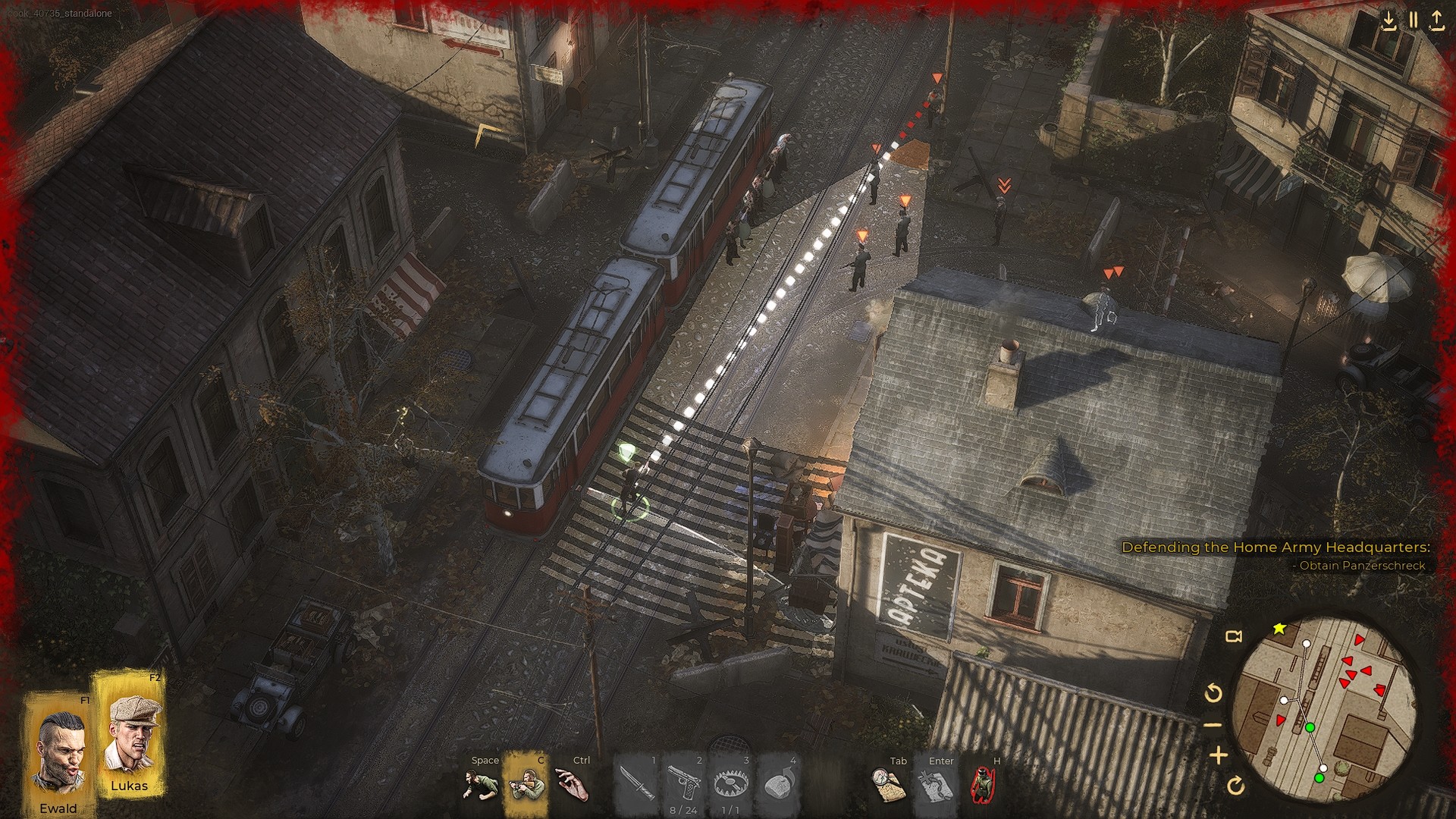Rotate the camera counterclockwise on the minimap

click(x=1213, y=692)
